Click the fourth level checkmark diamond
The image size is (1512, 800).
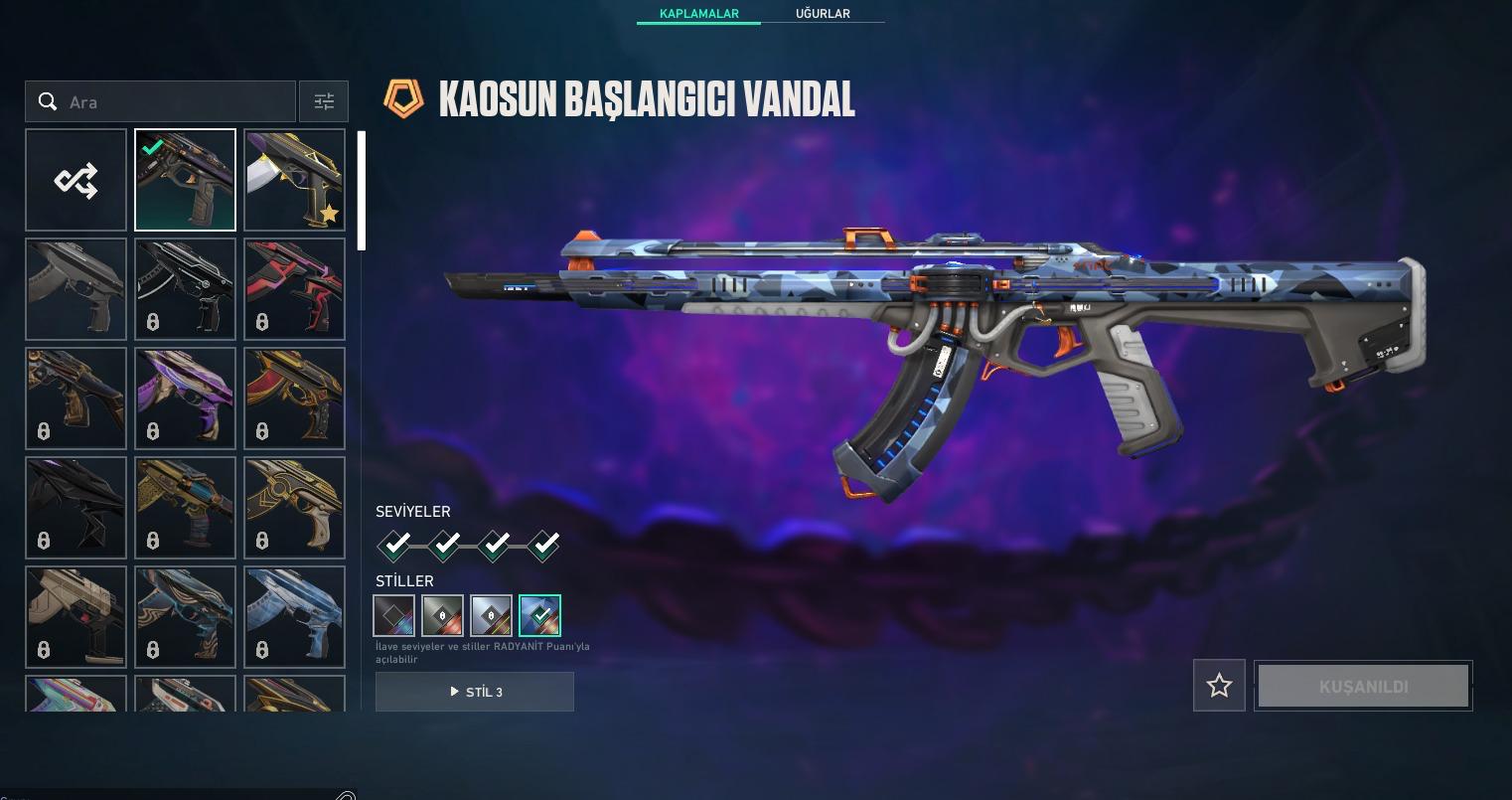point(543,545)
